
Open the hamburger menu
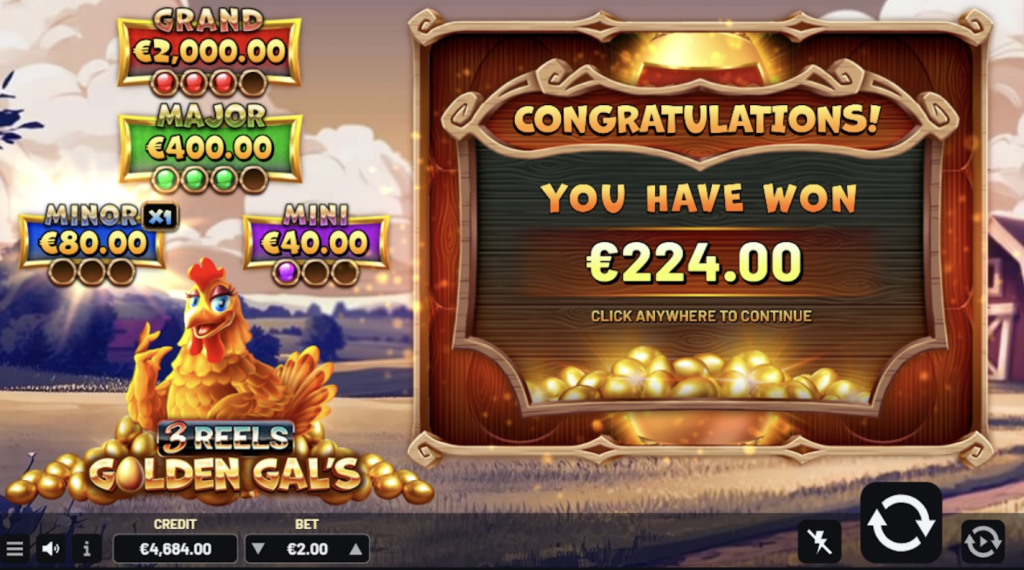click(x=15, y=548)
